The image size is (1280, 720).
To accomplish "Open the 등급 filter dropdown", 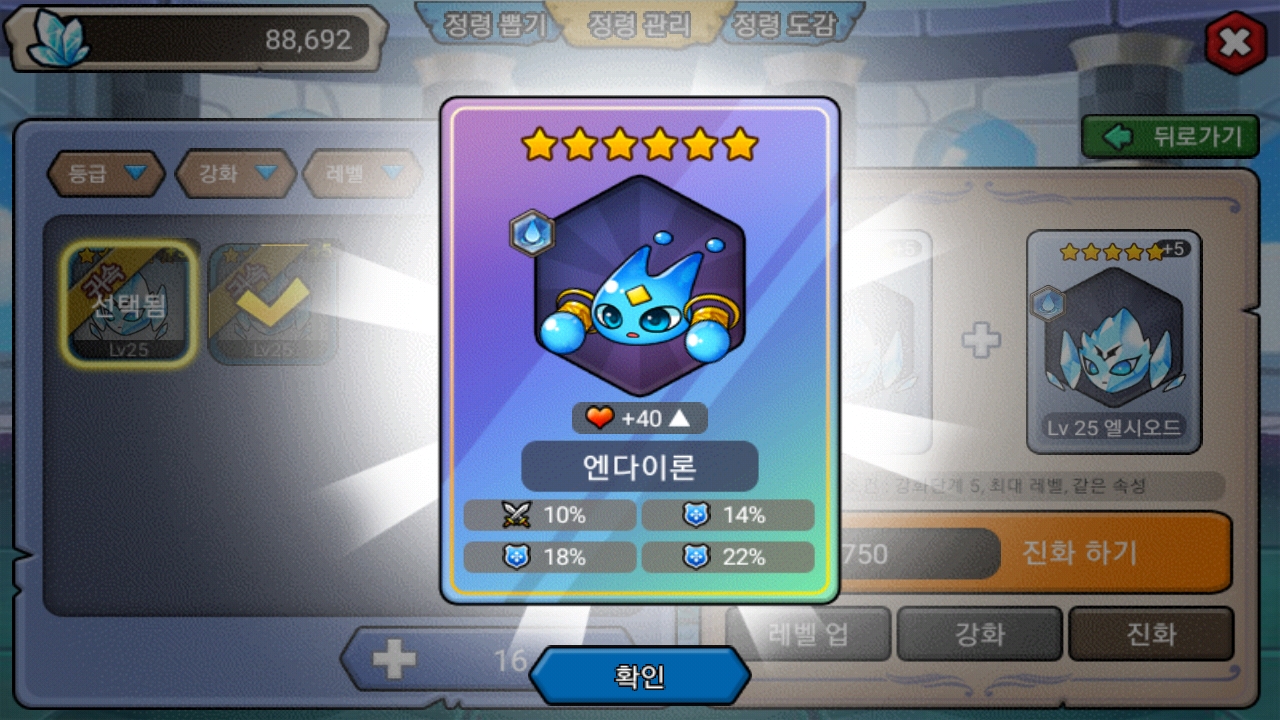I will click(x=105, y=174).
